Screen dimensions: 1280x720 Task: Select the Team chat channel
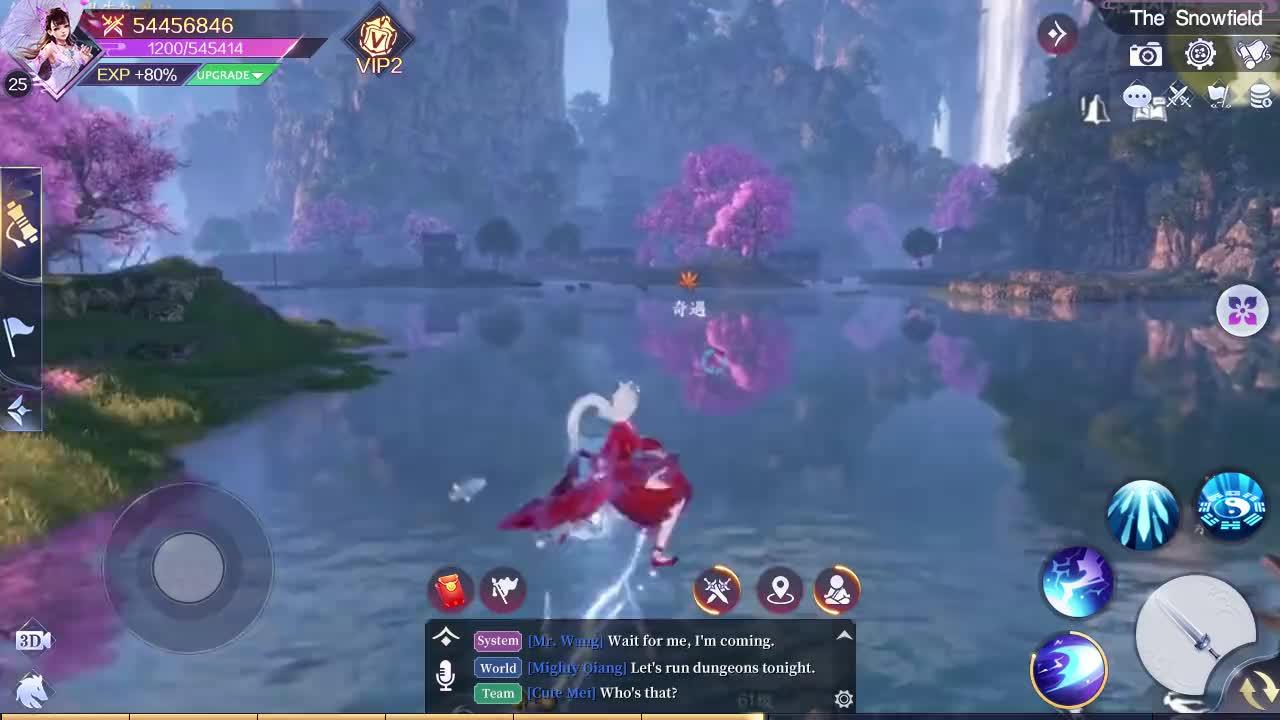coord(497,693)
